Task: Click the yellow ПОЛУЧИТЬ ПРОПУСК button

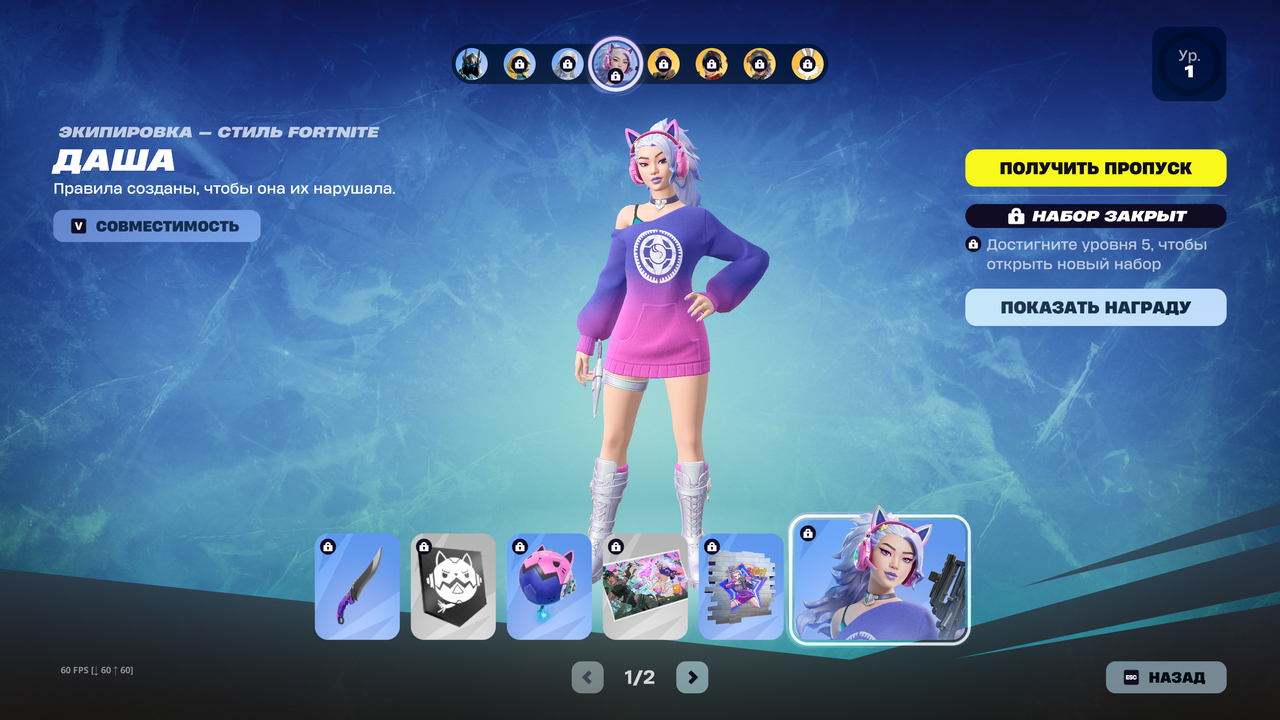Action: click(1095, 168)
